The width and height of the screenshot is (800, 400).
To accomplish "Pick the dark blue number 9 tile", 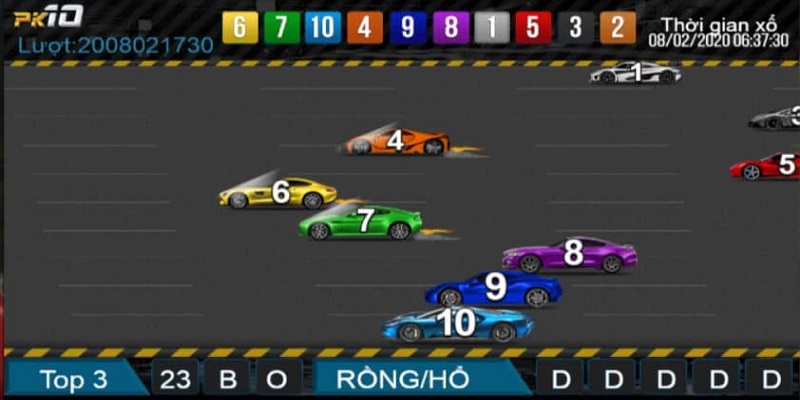I will pos(407,27).
